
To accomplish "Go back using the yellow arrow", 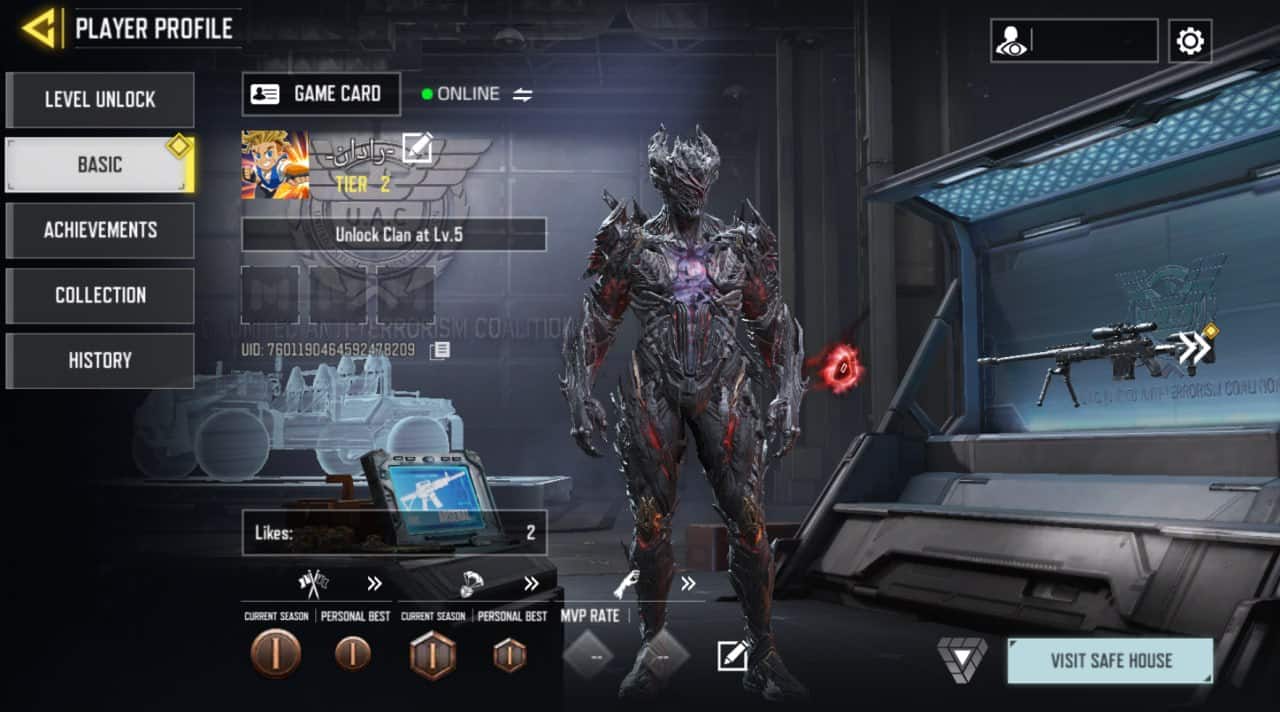I will (39, 28).
